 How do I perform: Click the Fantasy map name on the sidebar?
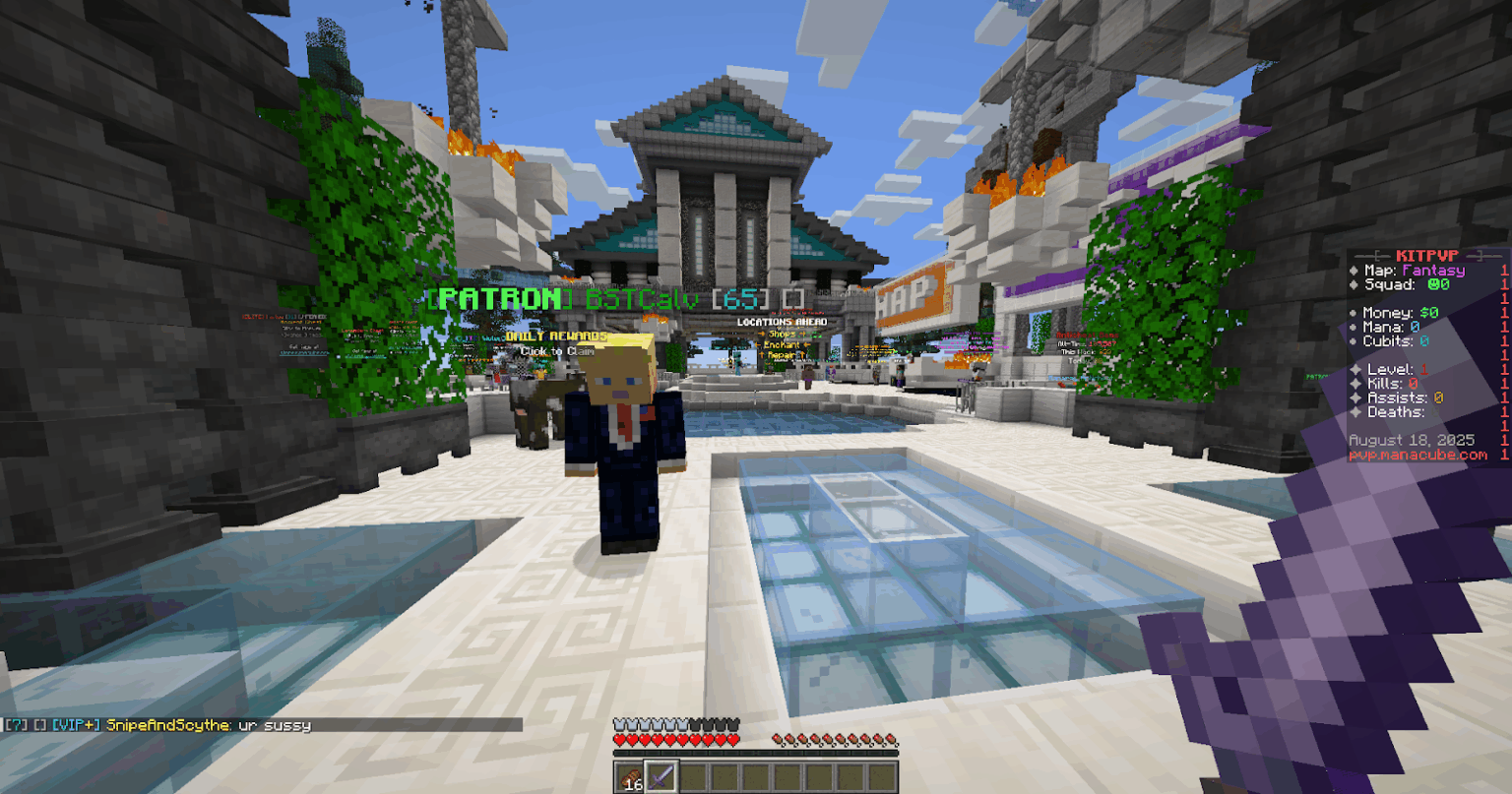click(1433, 271)
